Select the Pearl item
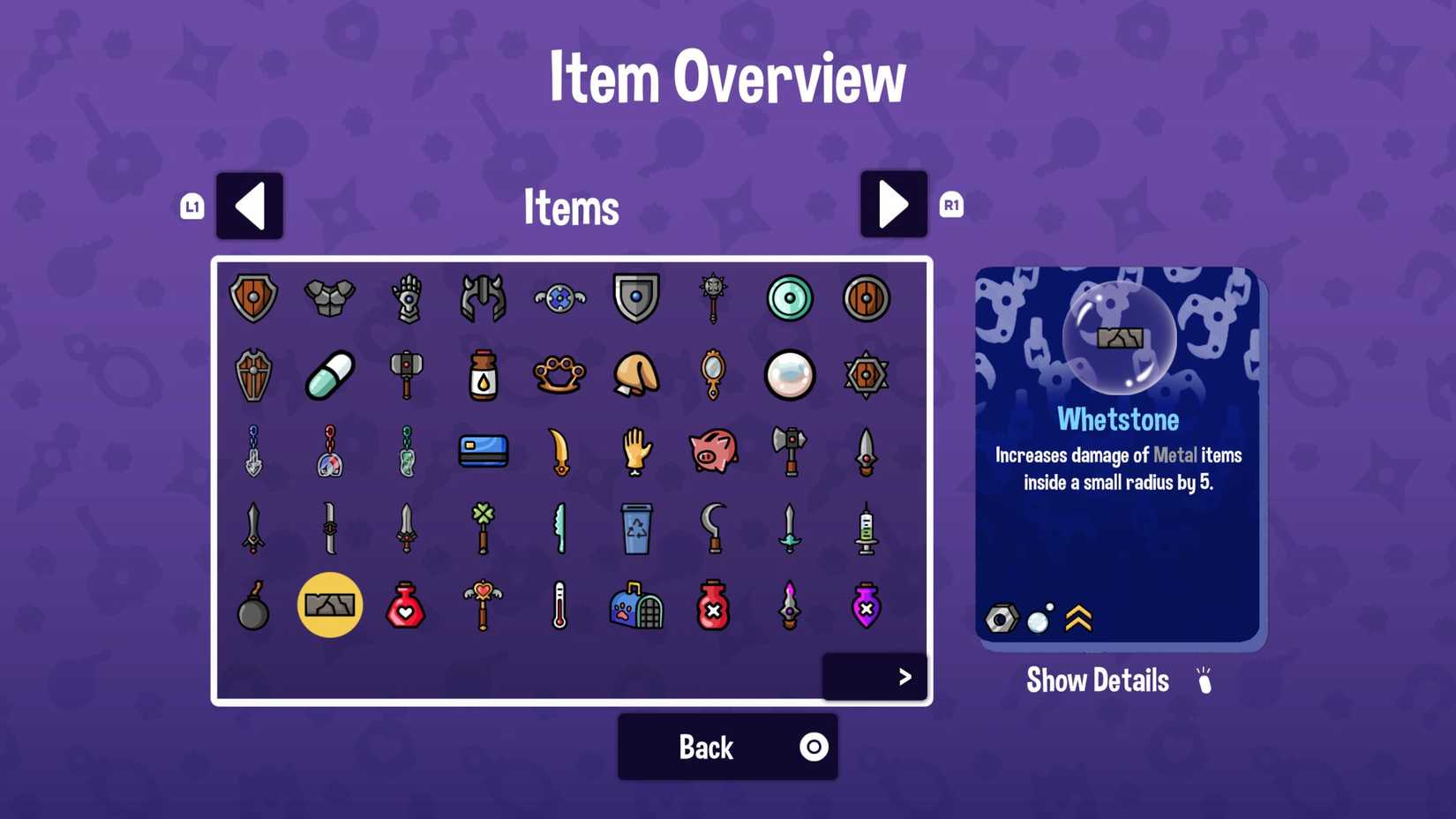 pos(789,374)
